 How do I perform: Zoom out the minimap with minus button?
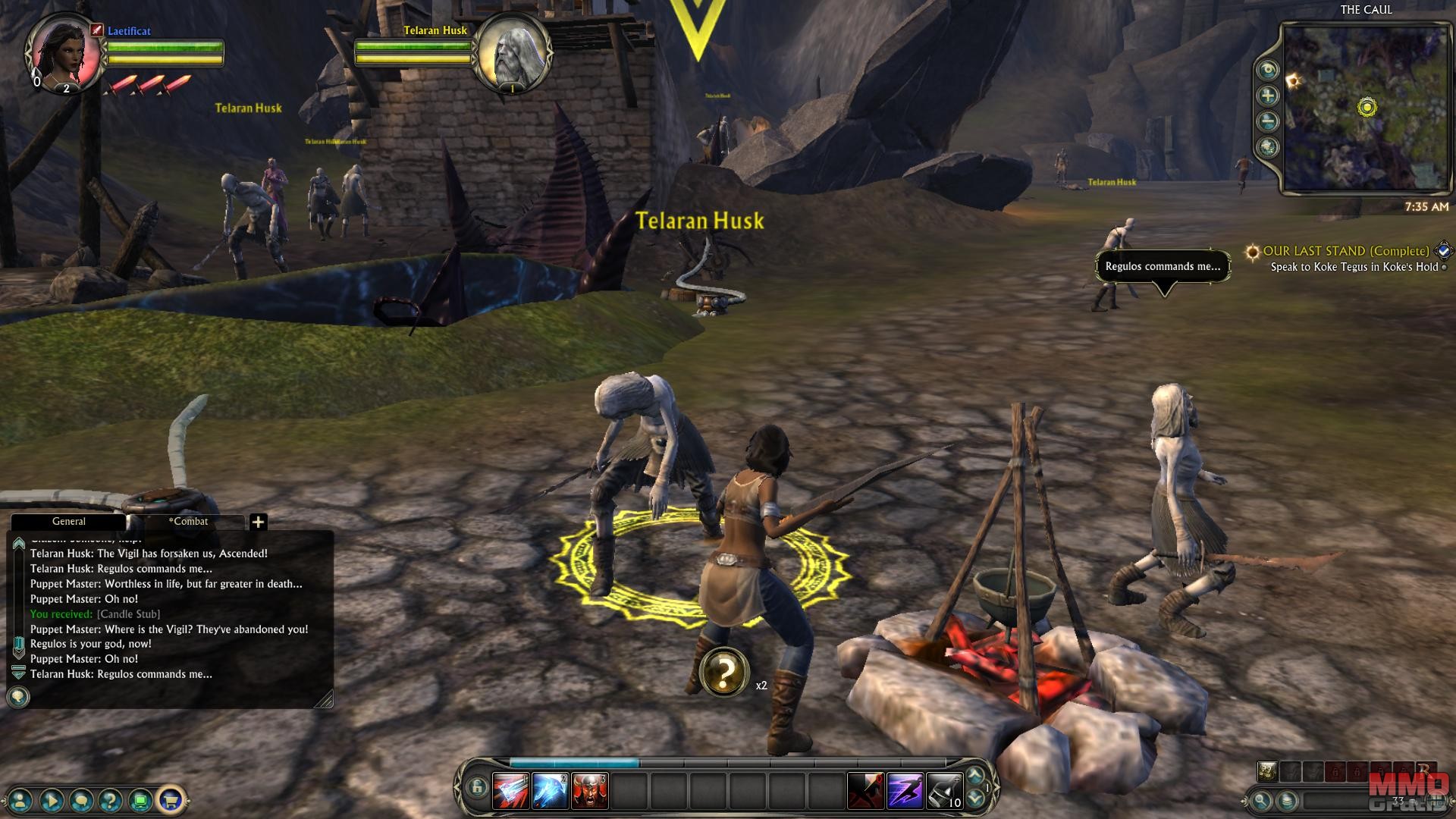(1267, 121)
